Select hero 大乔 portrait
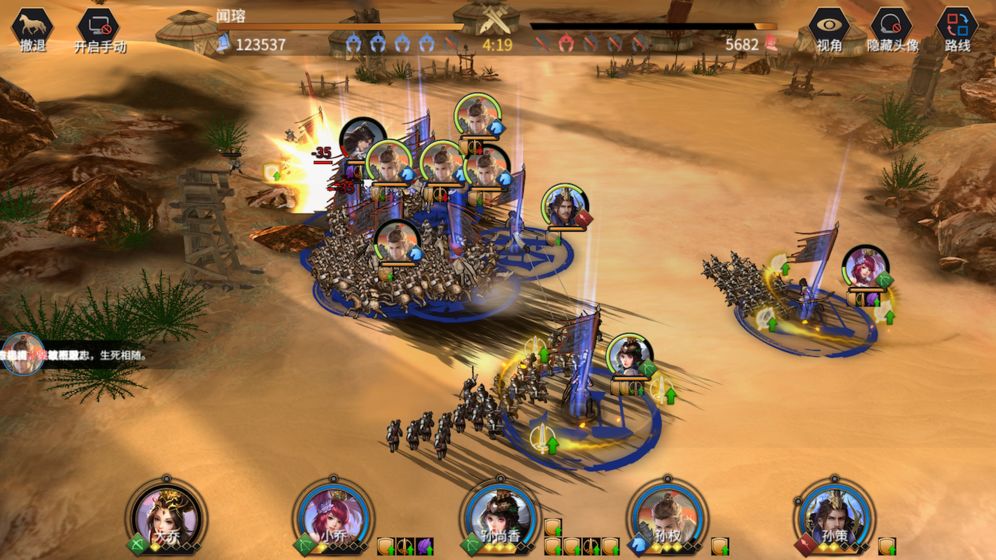Screen dimensions: 996x560 (167, 515)
